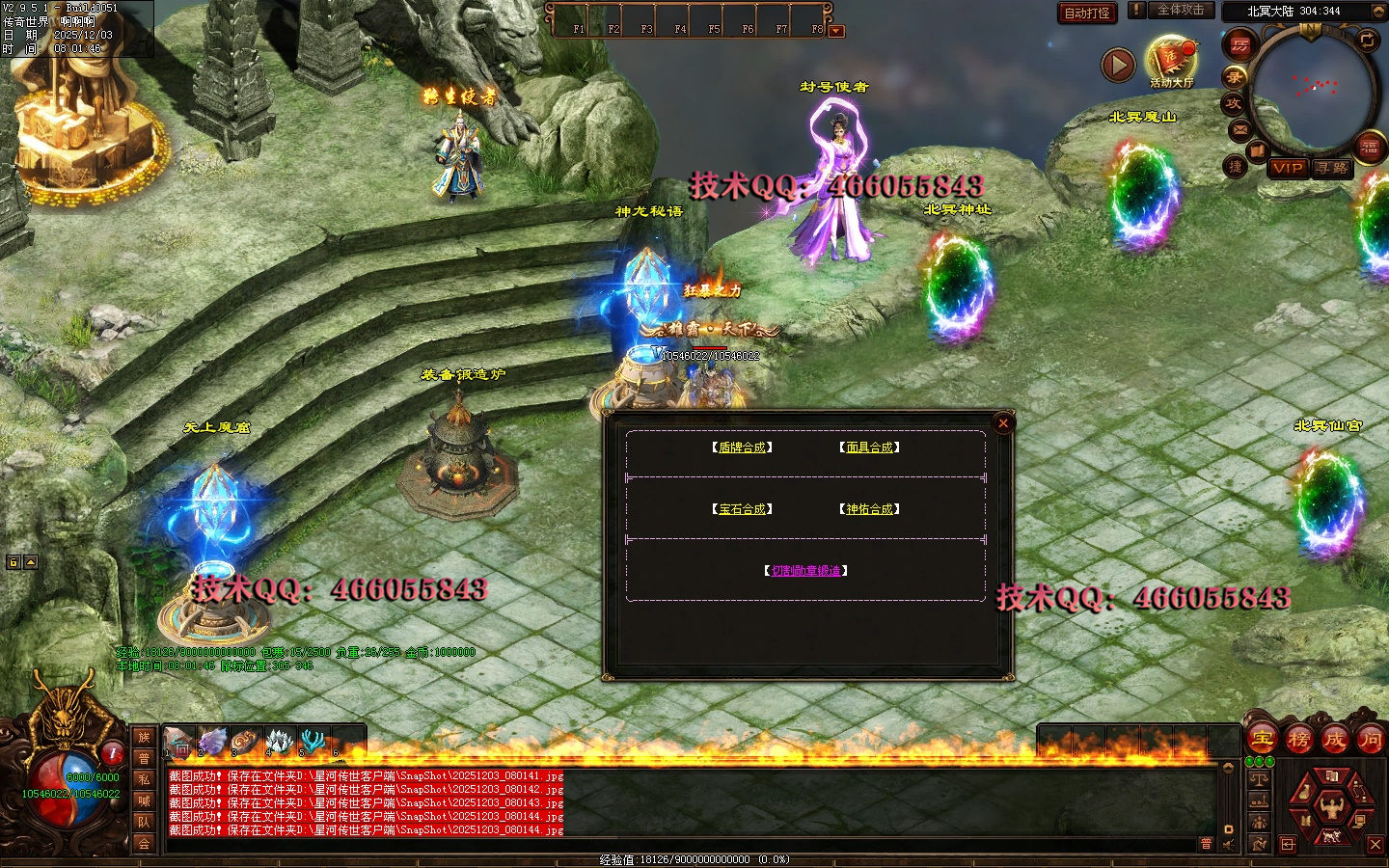Open the 活动大厅 activity hall icon
1389x868 pixels.
pos(1170,60)
